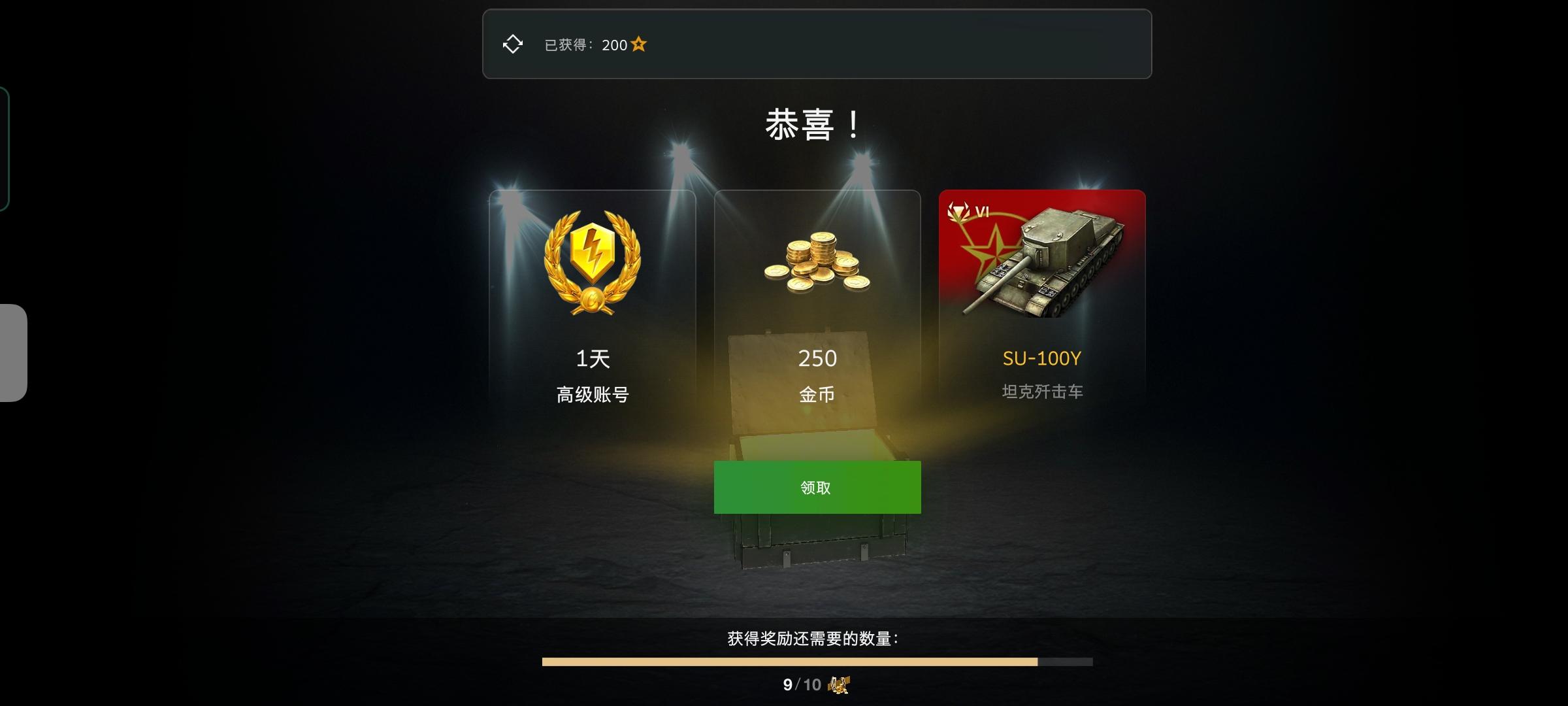The width and height of the screenshot is (1568, 706).
Task: Click the chest icon beside the 9/10 counter
Action: 838,684
